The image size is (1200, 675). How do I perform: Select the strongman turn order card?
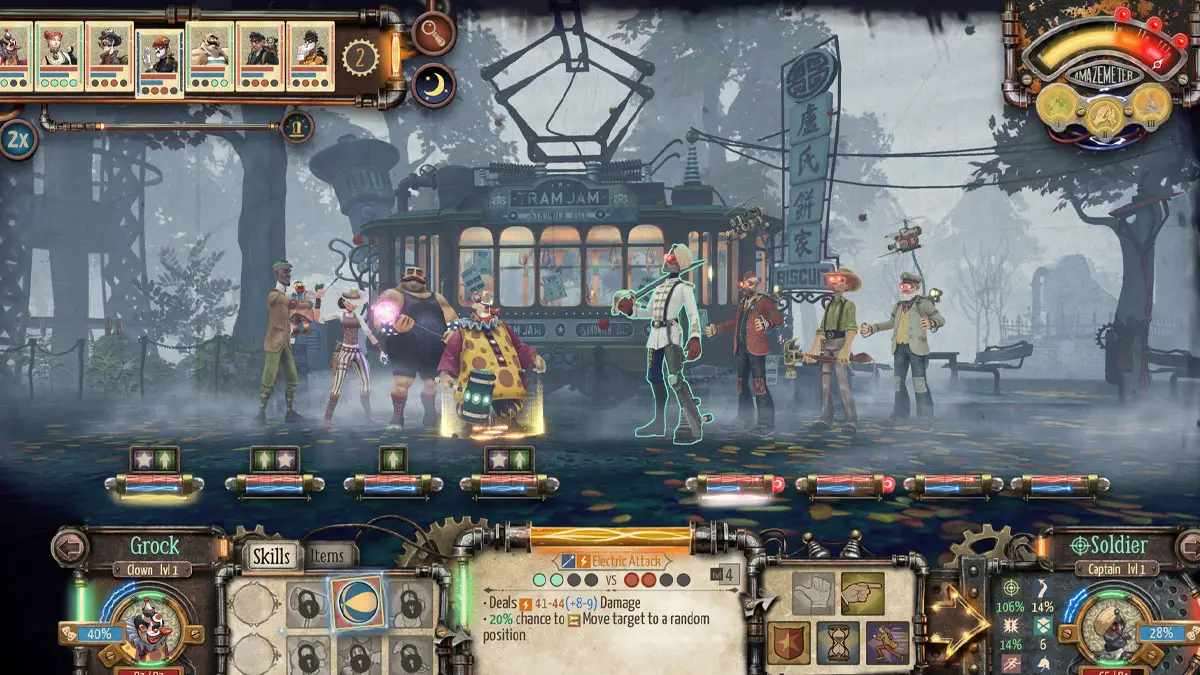pyautogui.click(x=209, y=57)
